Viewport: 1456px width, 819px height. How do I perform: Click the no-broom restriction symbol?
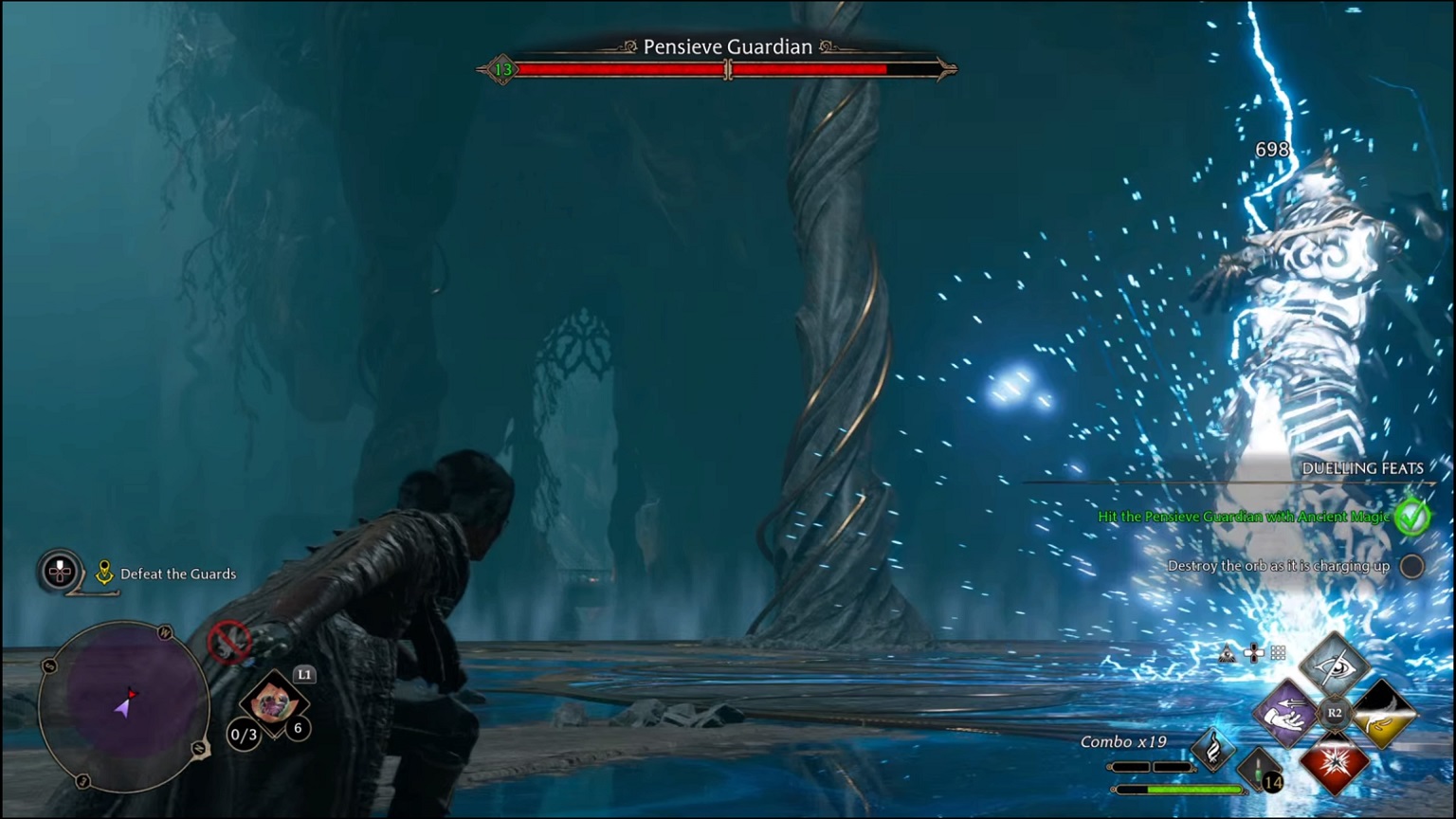click(227, 641)
